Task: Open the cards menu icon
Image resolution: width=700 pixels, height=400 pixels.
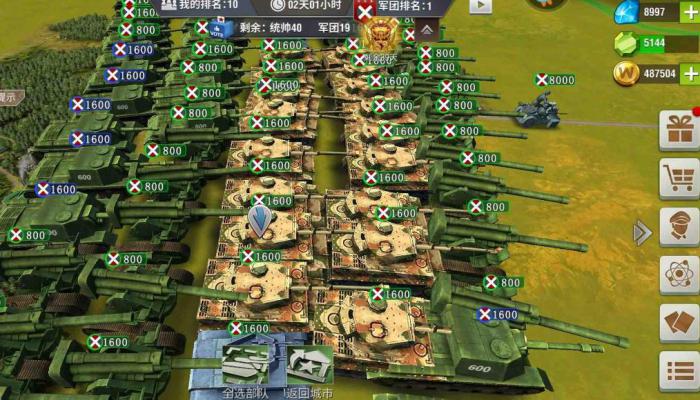Action: click(x=679, y=323)
